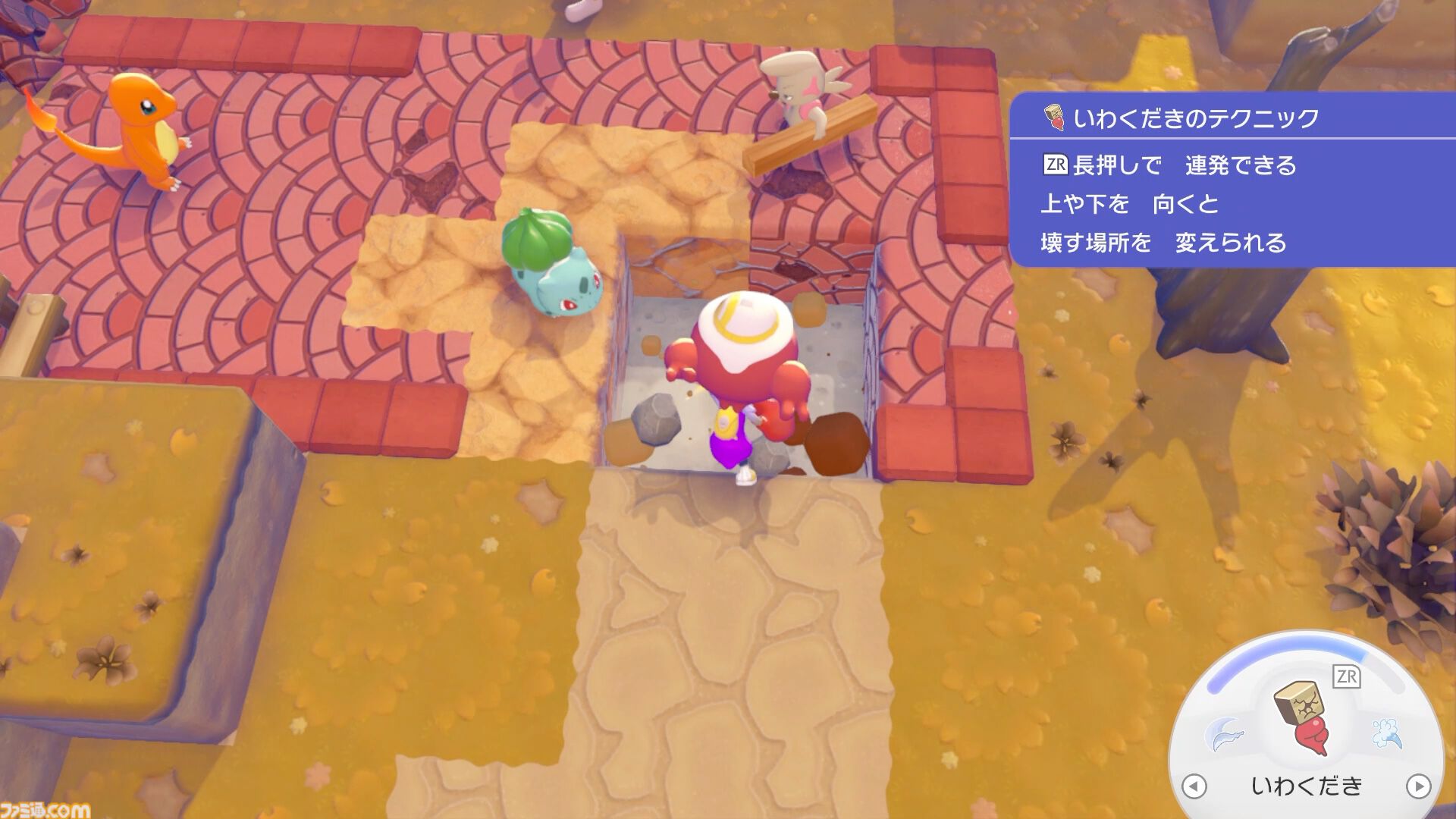Click the rock-face icon in the tutorial panel header

1055,118
